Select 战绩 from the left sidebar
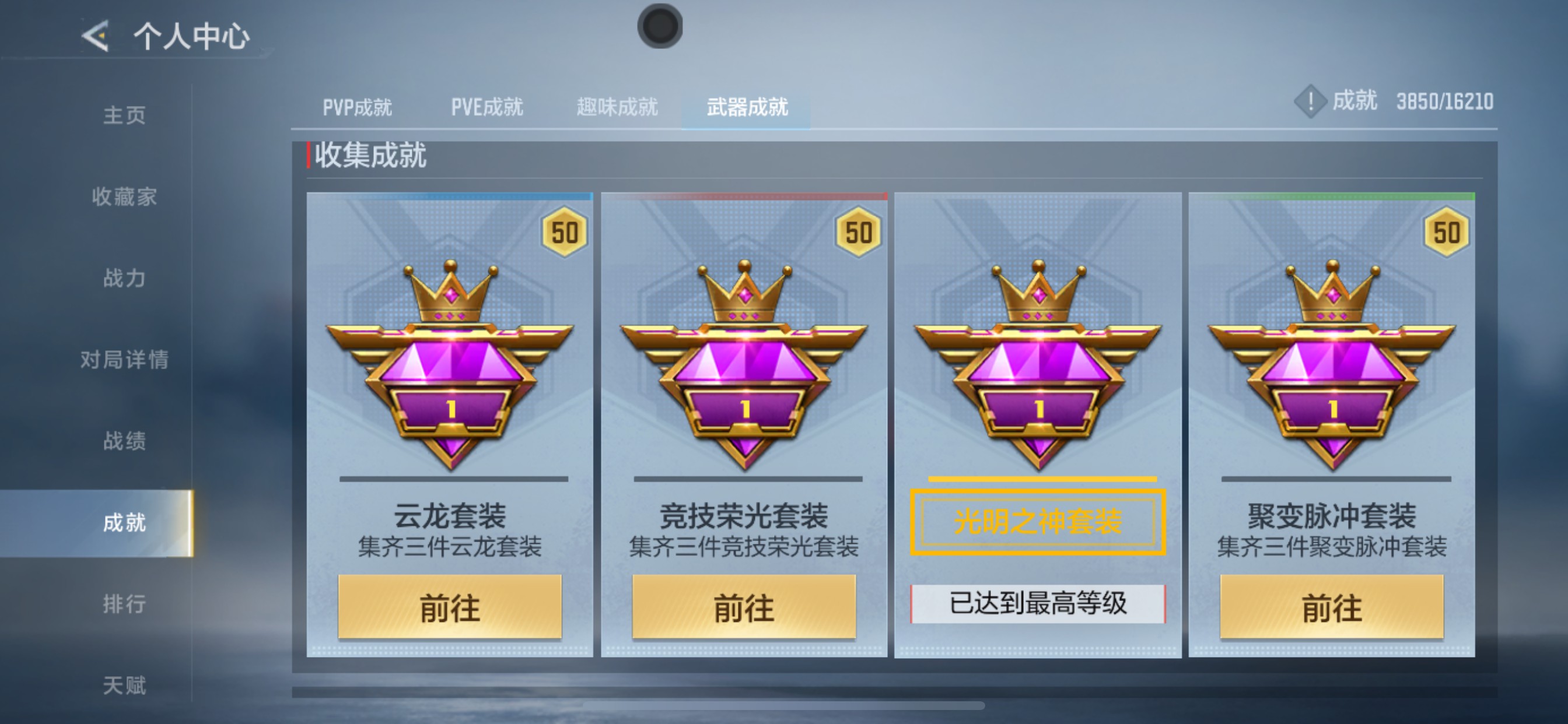Image resolution: width=1568 pixels, height=724 pixels. 127,440
